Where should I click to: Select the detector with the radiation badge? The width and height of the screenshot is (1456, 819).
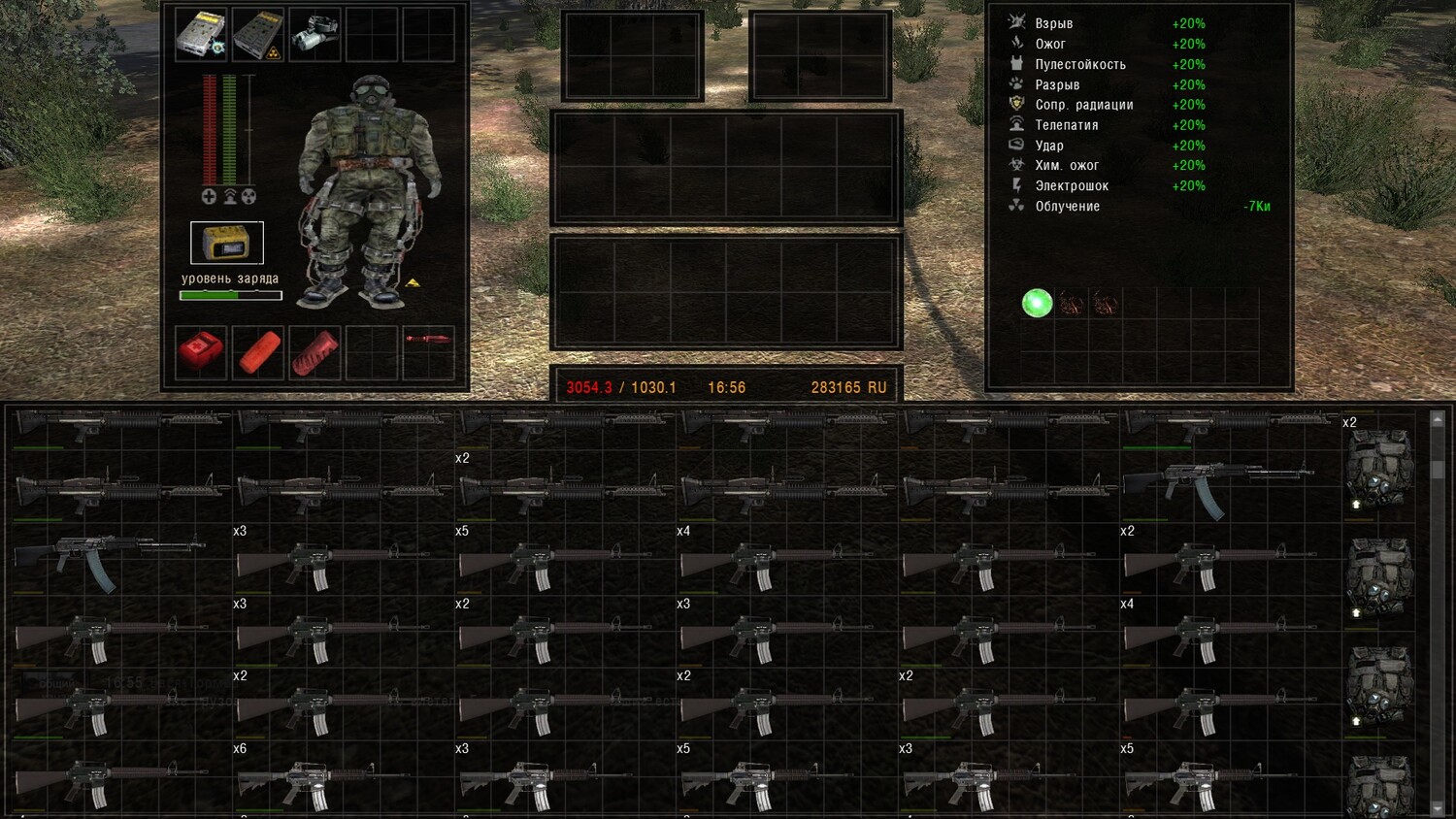click(257, 35)
